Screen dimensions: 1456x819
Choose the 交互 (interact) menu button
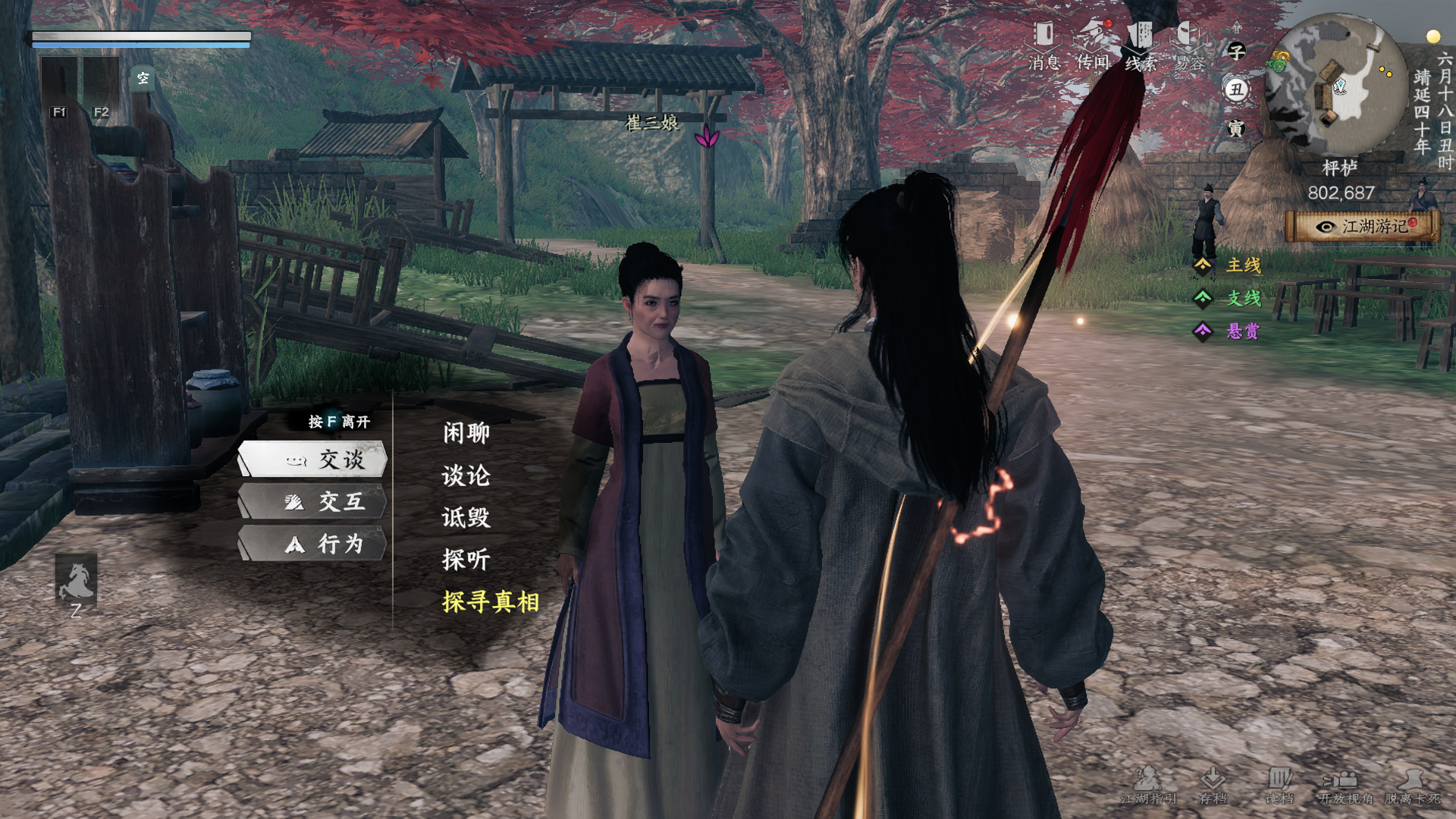[313, 502]
